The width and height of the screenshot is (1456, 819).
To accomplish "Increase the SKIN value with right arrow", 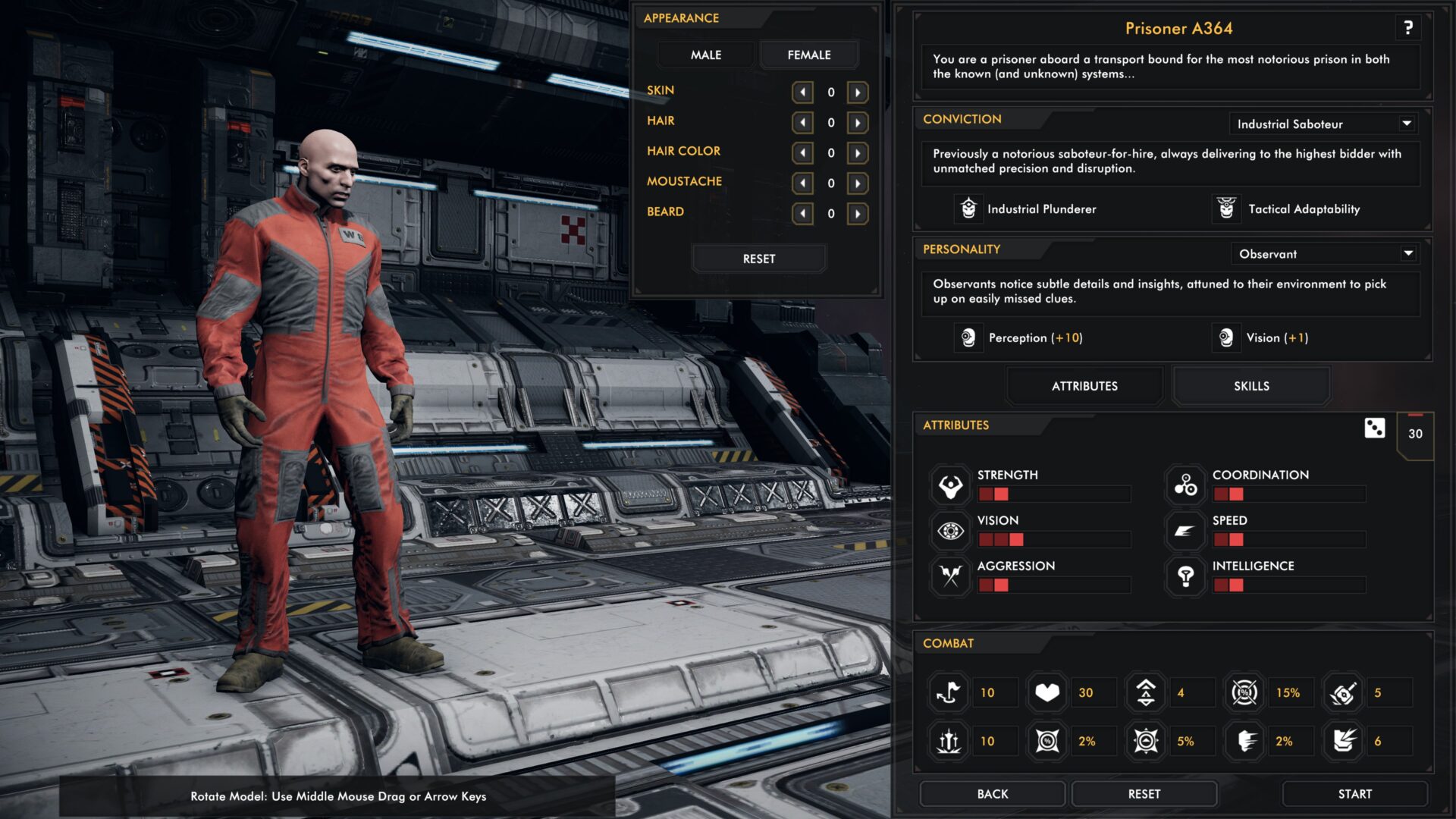I will click(x=858, y=93).
